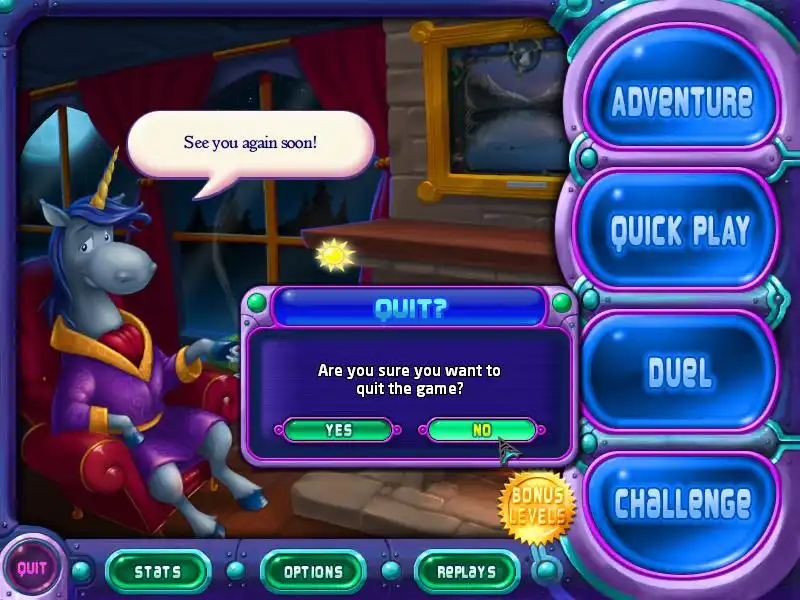Open the Options menu
800x600 pixels.
(x=313, y=572)
